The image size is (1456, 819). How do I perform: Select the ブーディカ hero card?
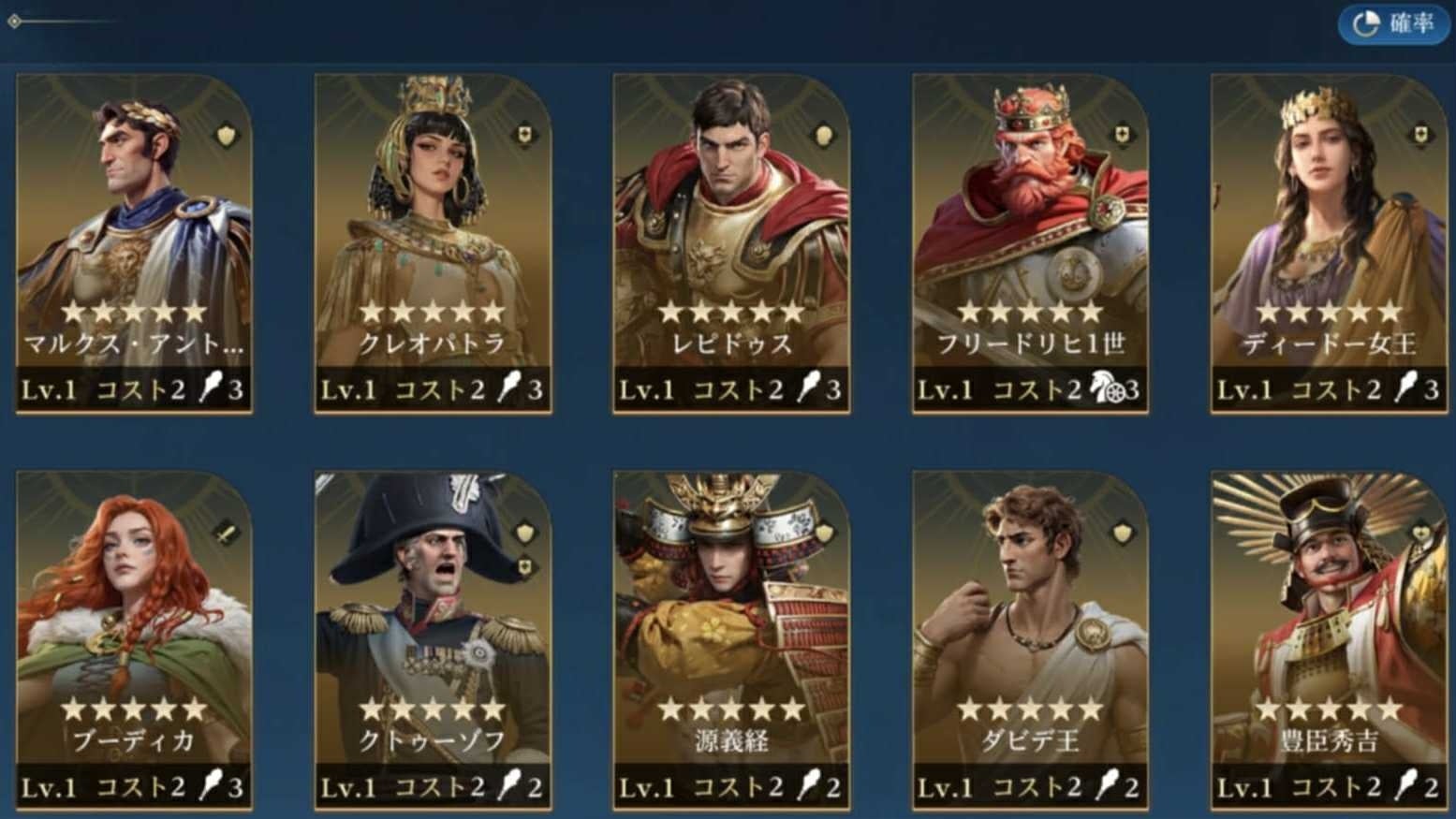point(134,640)
